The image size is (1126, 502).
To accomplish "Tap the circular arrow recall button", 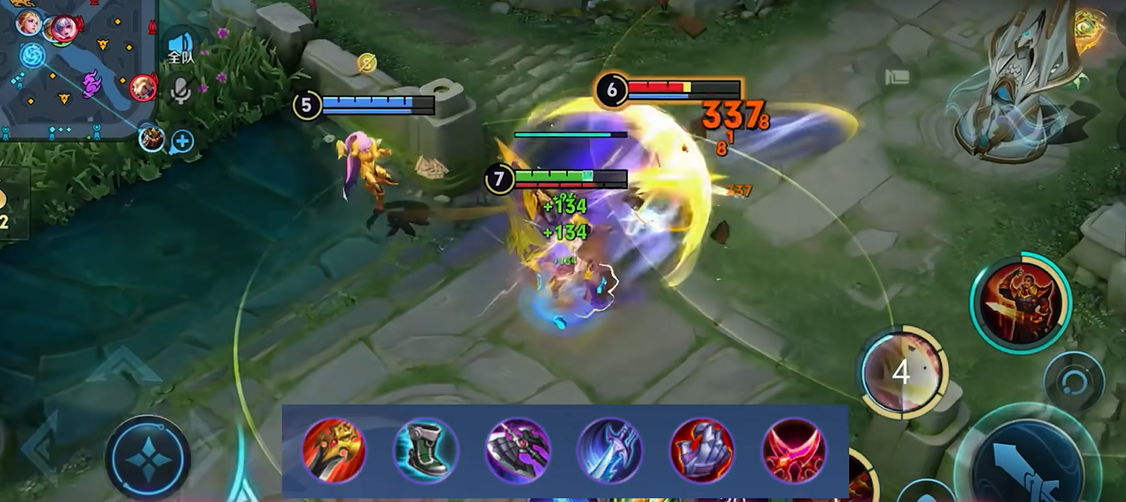I will tap(1074, 381).
